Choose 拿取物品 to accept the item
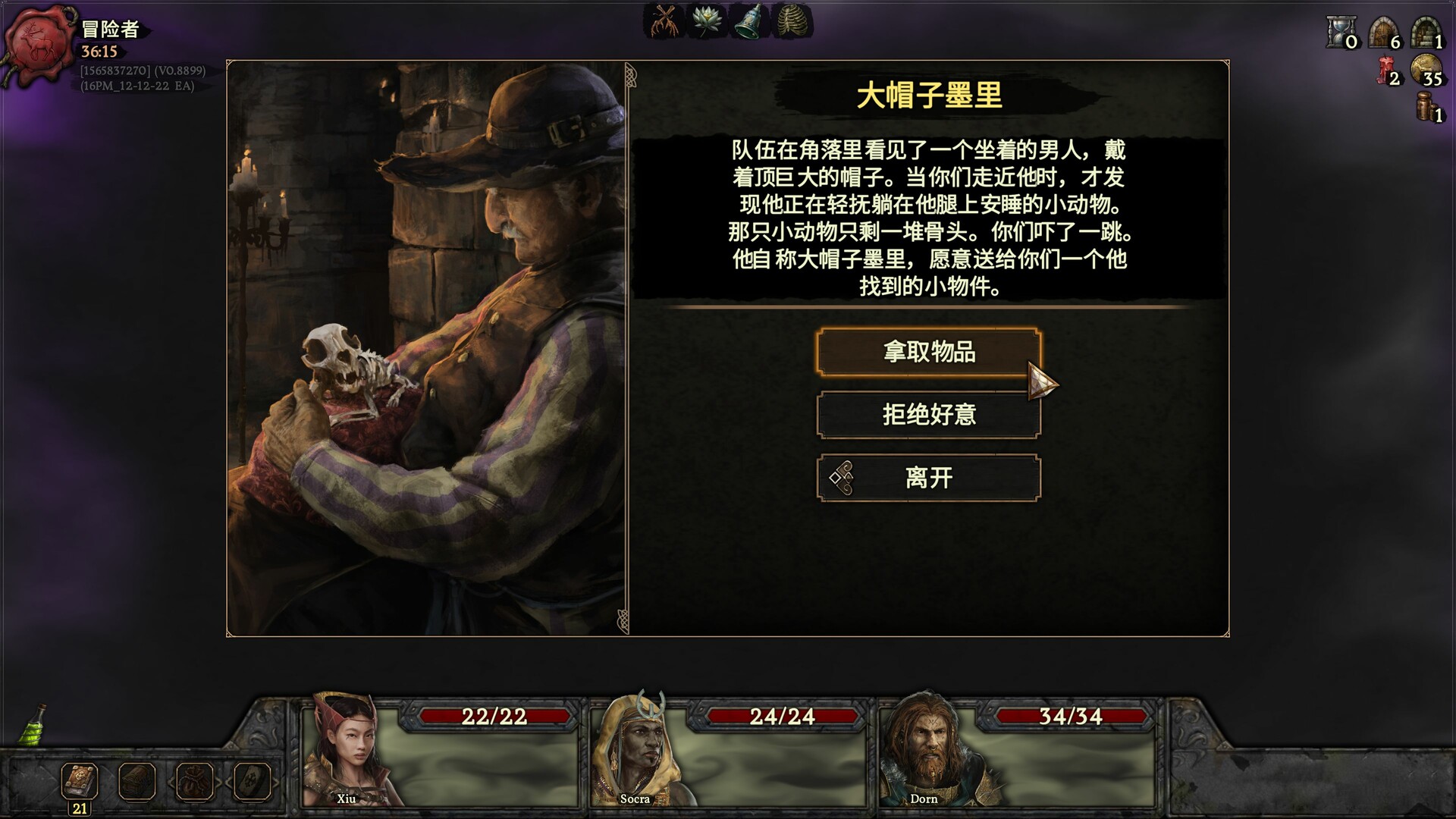 click(930, 352)
